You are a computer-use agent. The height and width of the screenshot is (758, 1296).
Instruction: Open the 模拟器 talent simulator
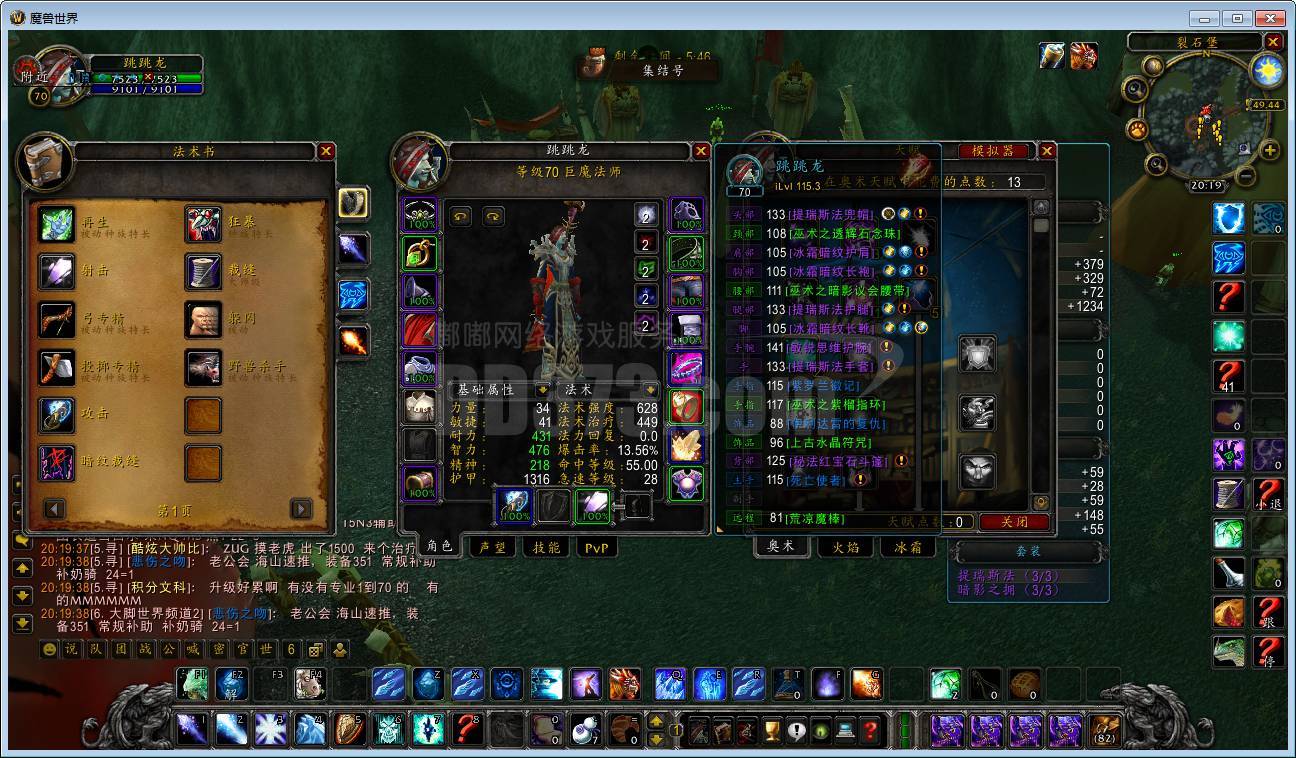tap(993, 151)
